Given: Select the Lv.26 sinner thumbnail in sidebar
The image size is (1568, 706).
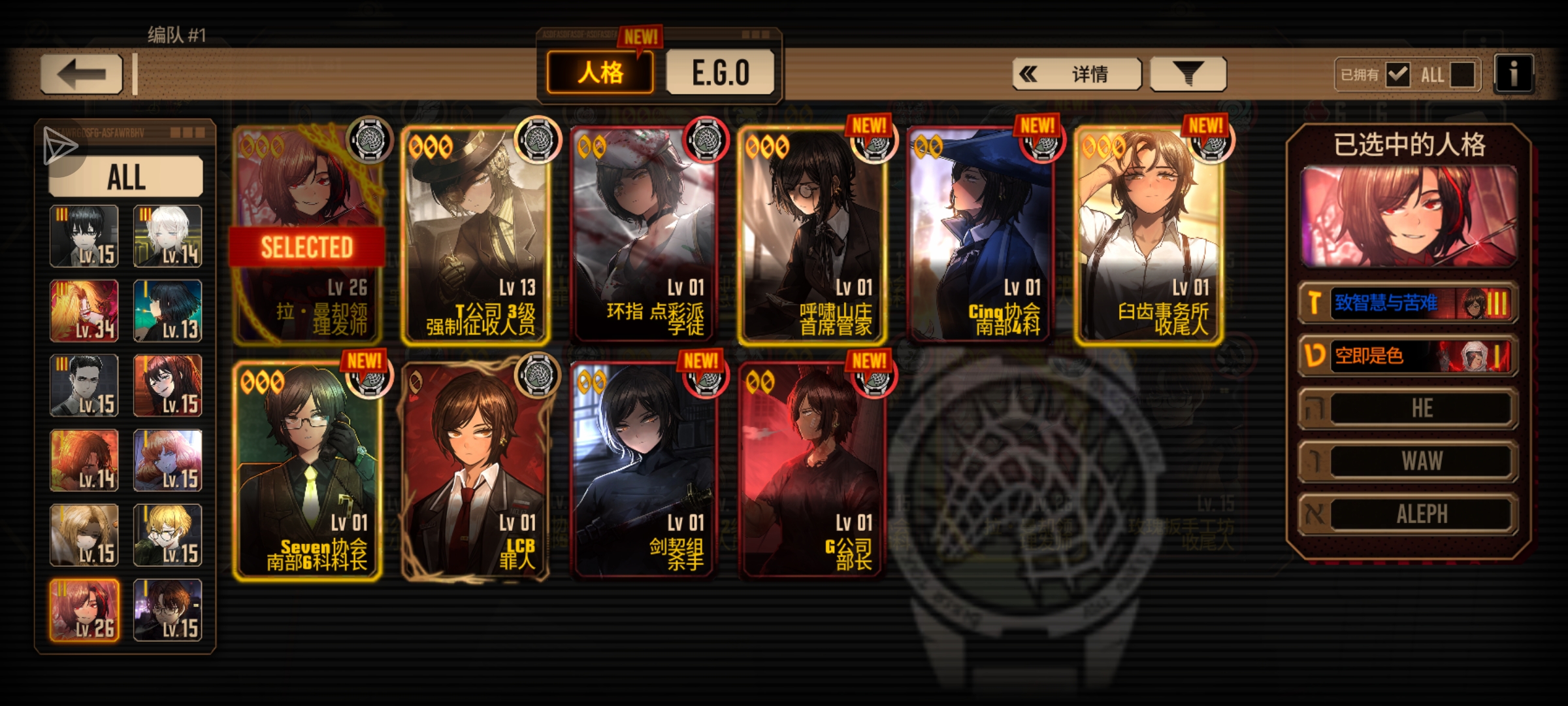Looking at the screenshot, I should point(84,611).
